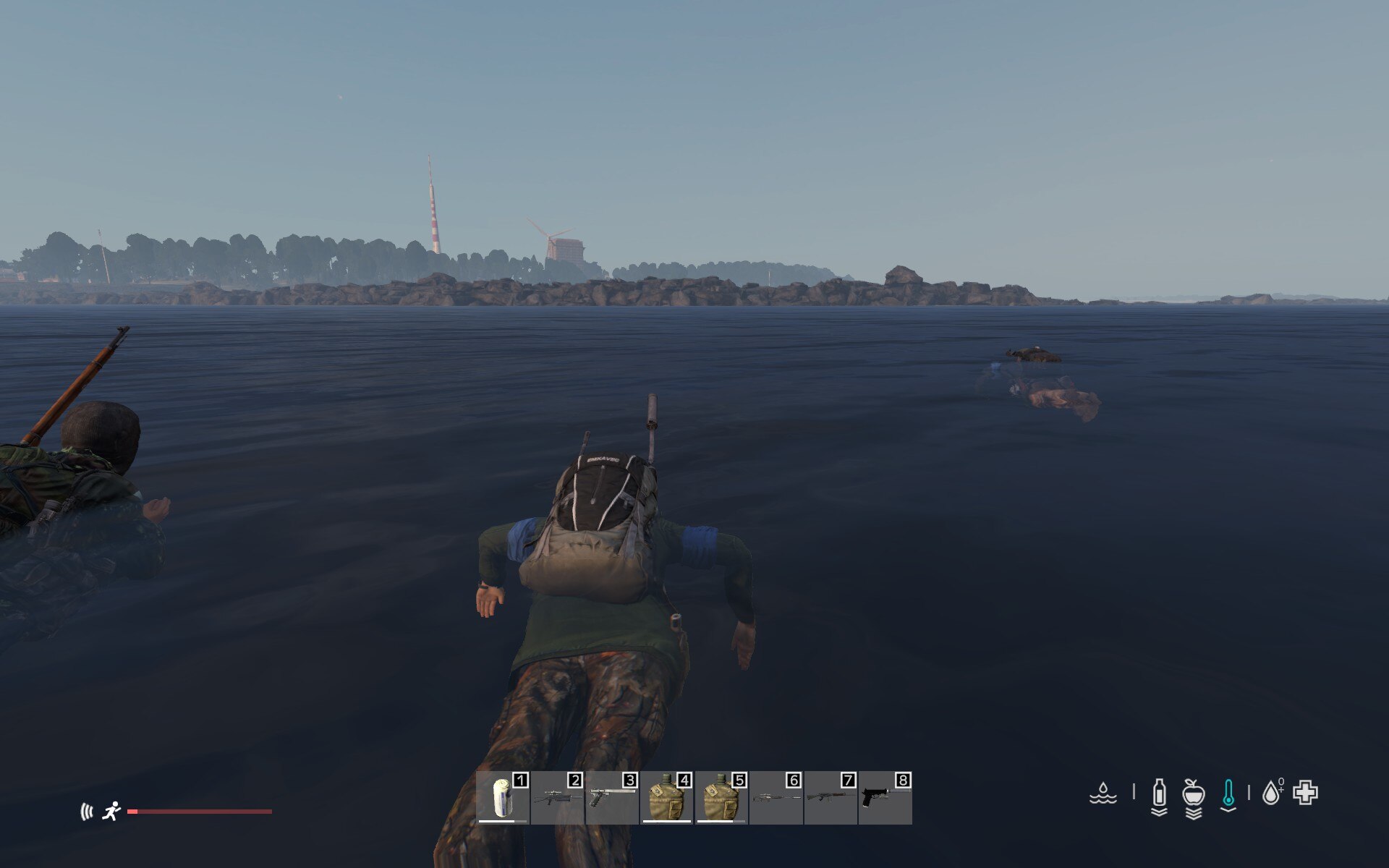Click the running man stamina icon
1389x868 pixels.
(x=111, y=812)
